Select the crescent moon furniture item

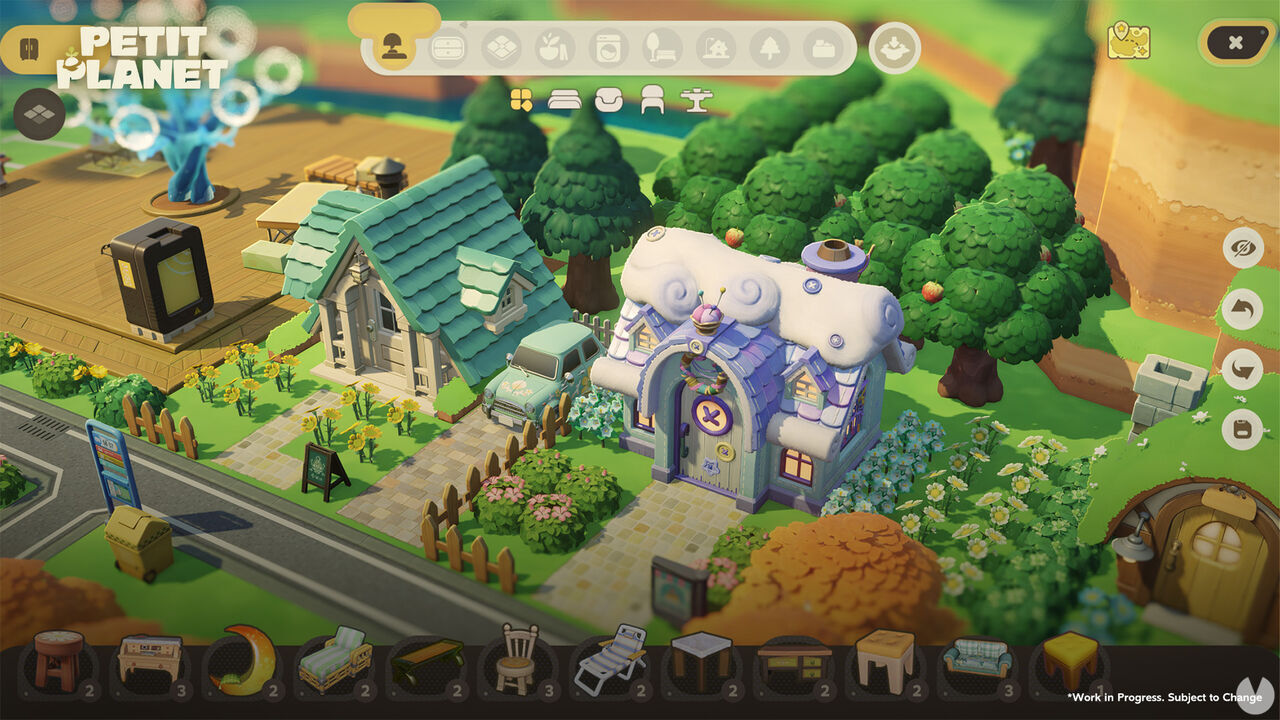(243, 660)
